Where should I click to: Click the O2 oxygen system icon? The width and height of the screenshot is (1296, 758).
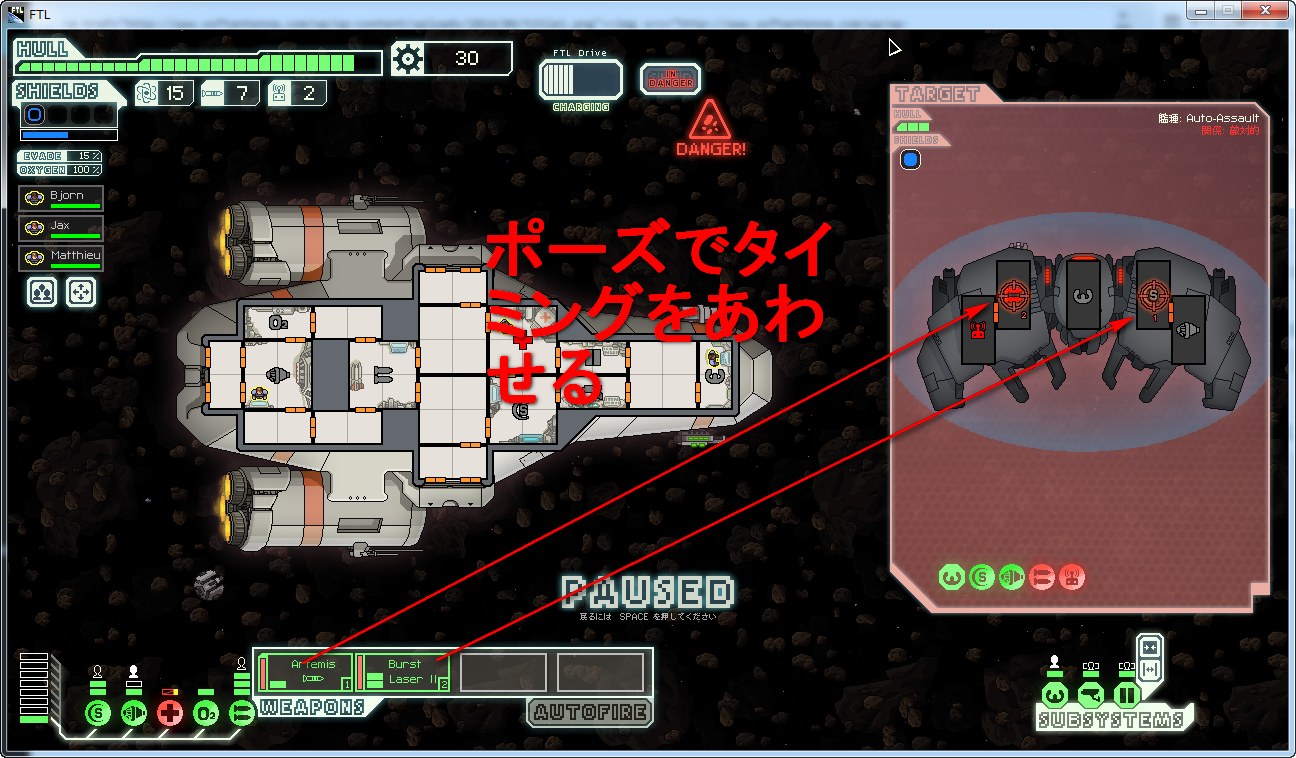point(206,713)
